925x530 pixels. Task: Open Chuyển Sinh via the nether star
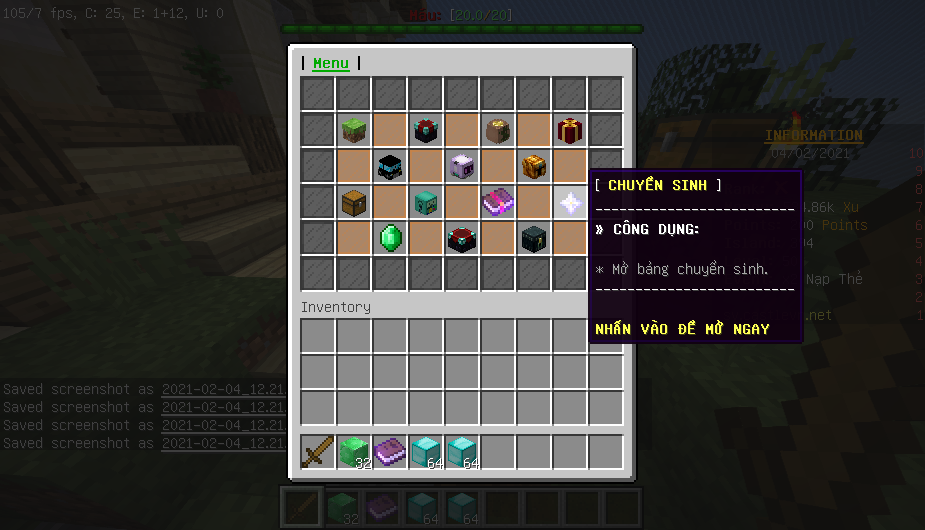click(x=570, y=202)
